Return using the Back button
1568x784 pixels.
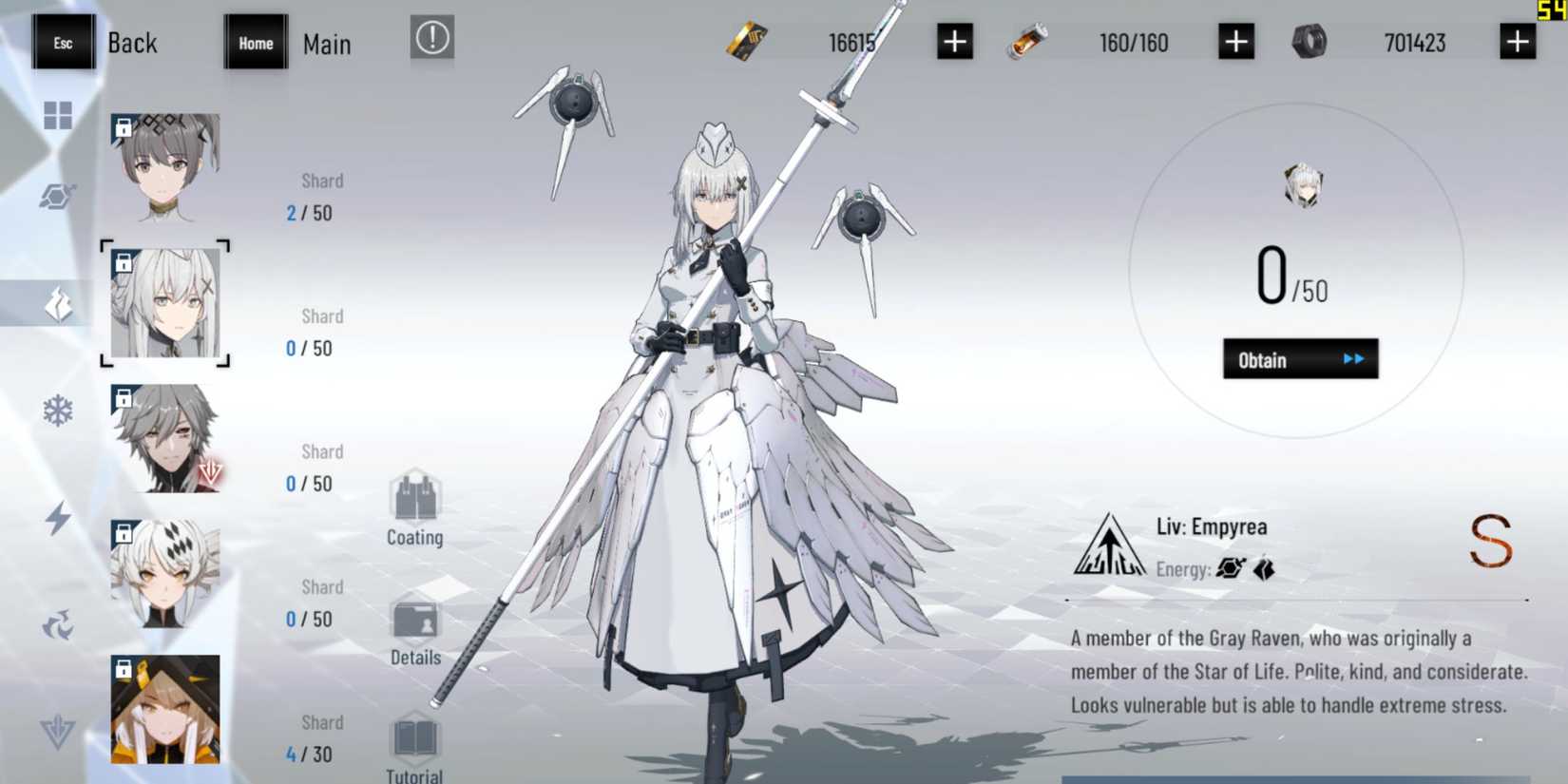coord(105,42)
